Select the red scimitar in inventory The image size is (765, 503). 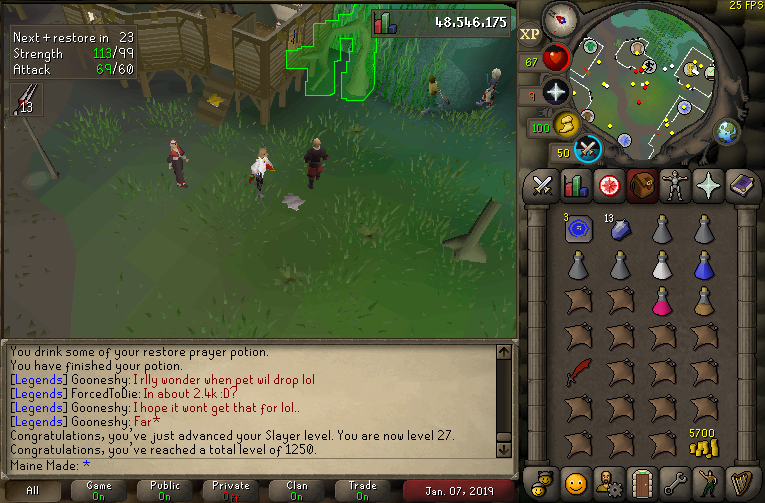click(x=579, y=372)
